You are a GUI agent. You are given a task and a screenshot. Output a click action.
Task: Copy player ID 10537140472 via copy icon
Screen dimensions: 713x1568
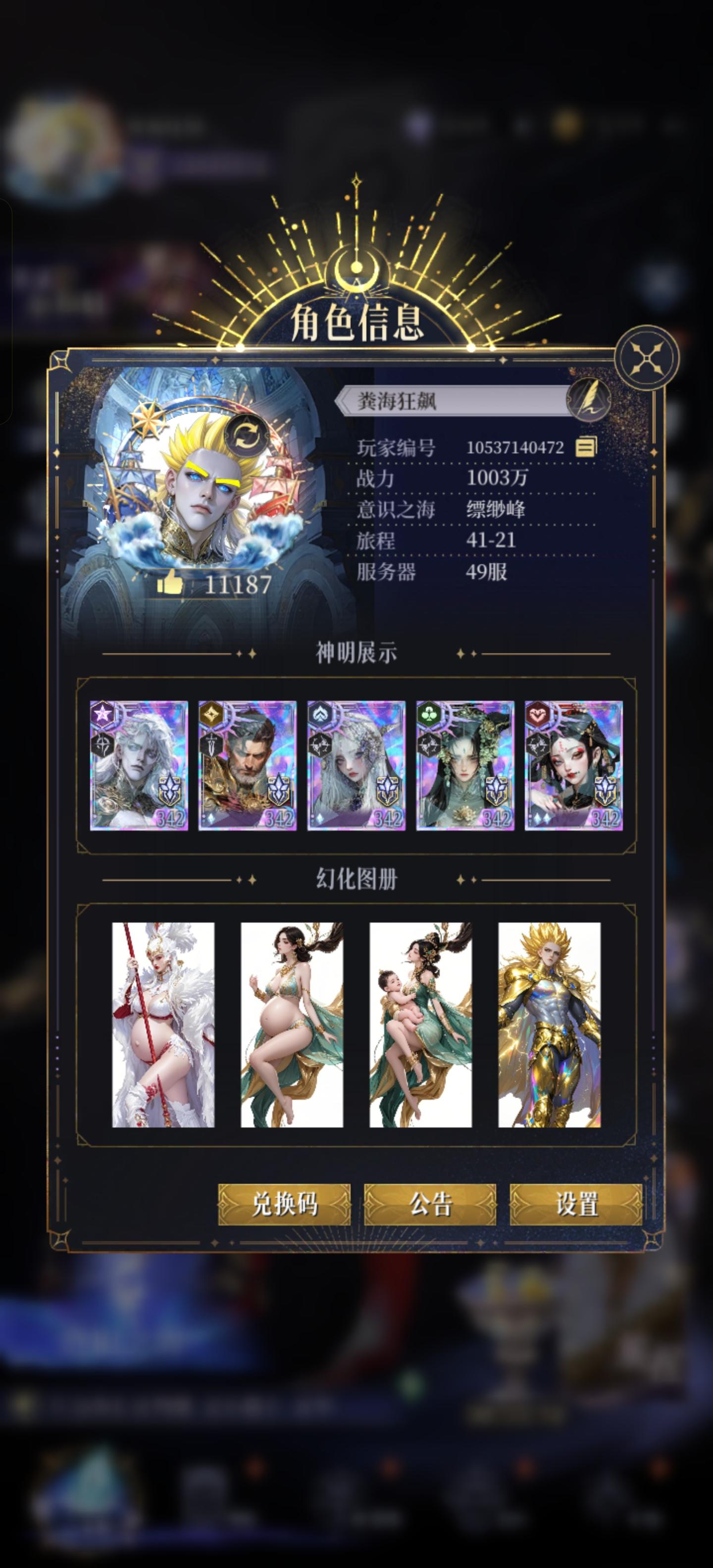pyautogui.click(x=585, y=447)
